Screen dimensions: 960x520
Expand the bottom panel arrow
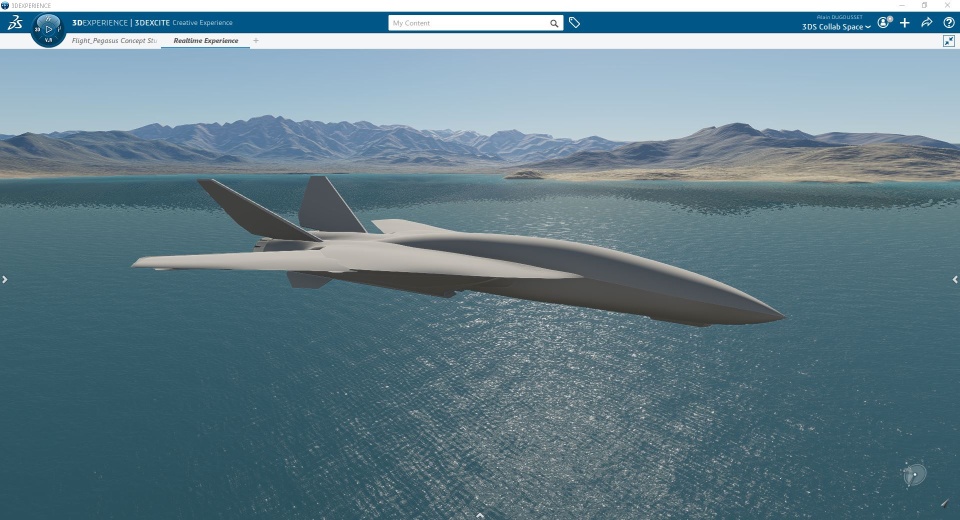coord(480,515)
